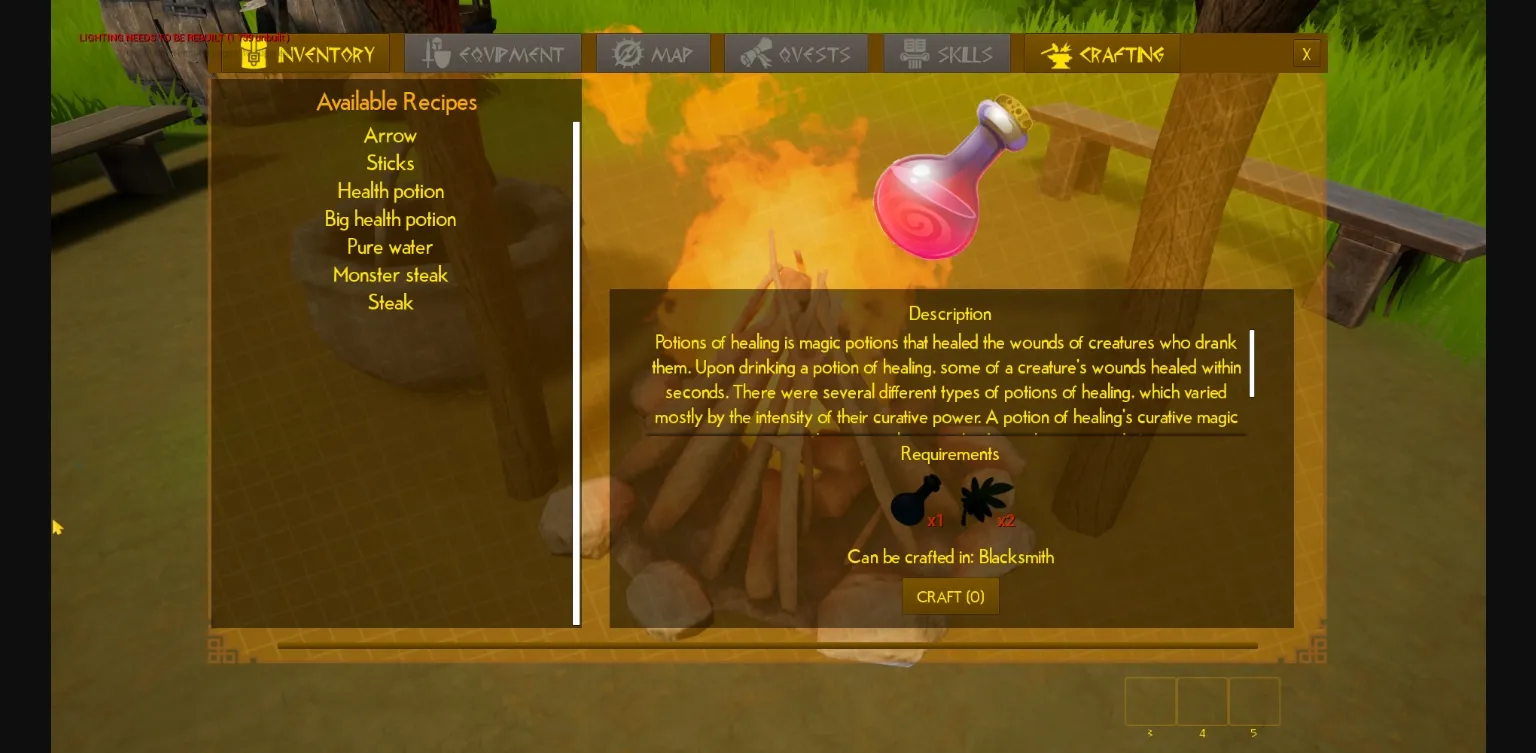Screen dimensions: 1536x753
Task: Choose the Big health potion recipe
Action: [390, 219]
